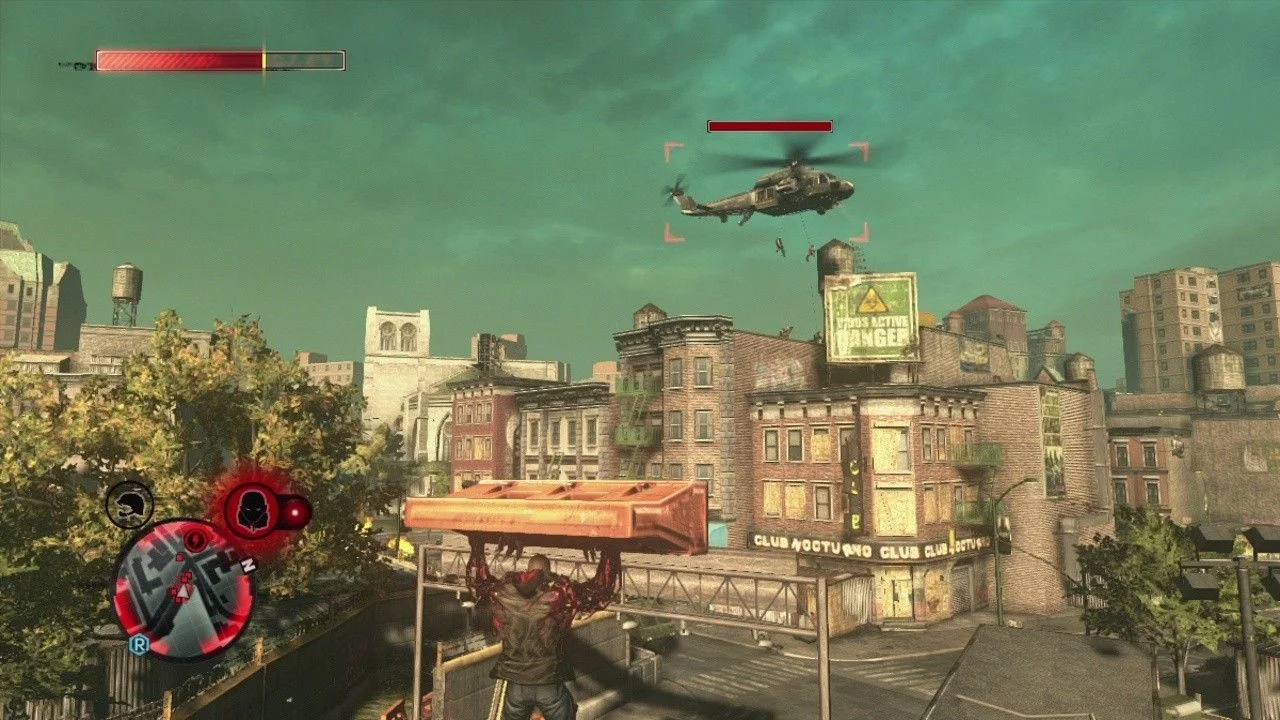1280x720 pixels.
Task: Select the helicopter inside the red lock-on brackets
Action: click(x=768, y=190)
